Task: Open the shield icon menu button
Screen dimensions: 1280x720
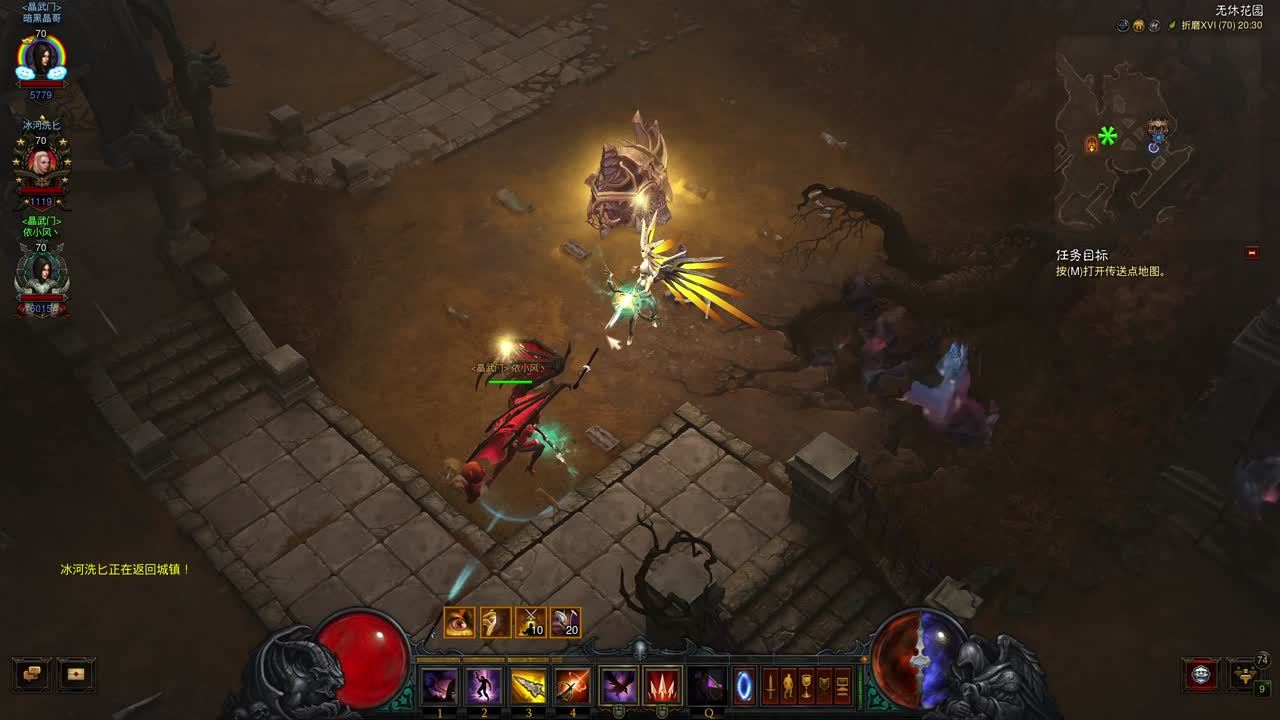Action: (825, 686)
